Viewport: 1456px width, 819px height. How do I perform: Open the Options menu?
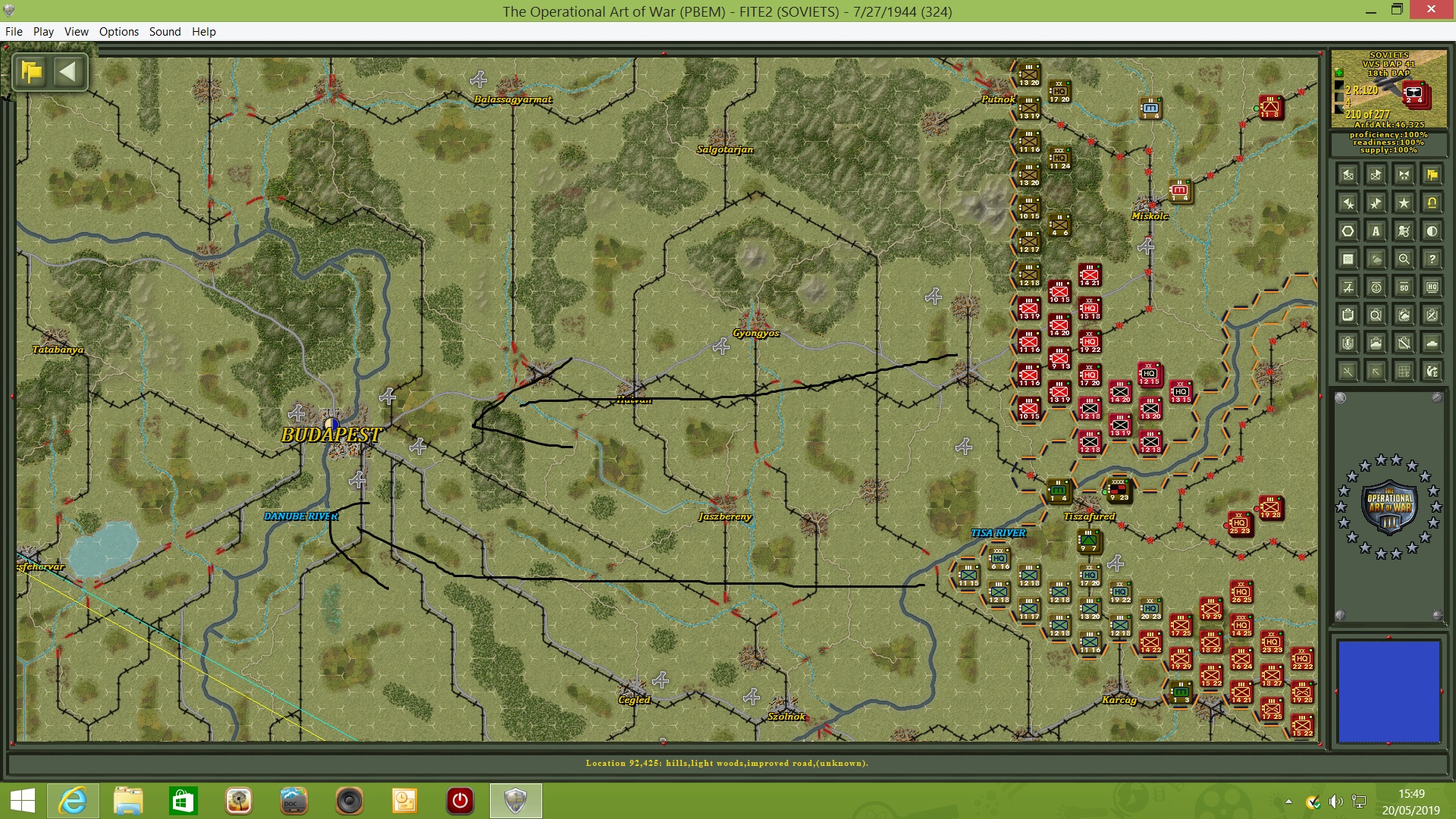coord(118,32)
